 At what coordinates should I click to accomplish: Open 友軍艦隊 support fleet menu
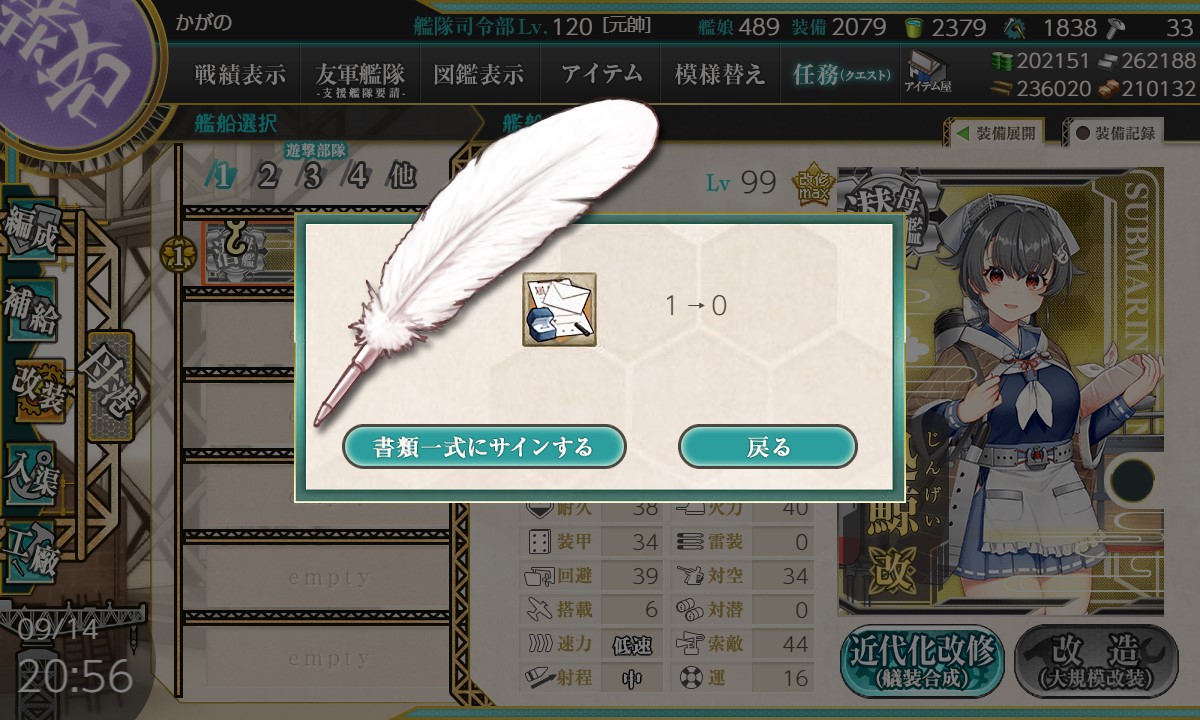click(360, 75)
